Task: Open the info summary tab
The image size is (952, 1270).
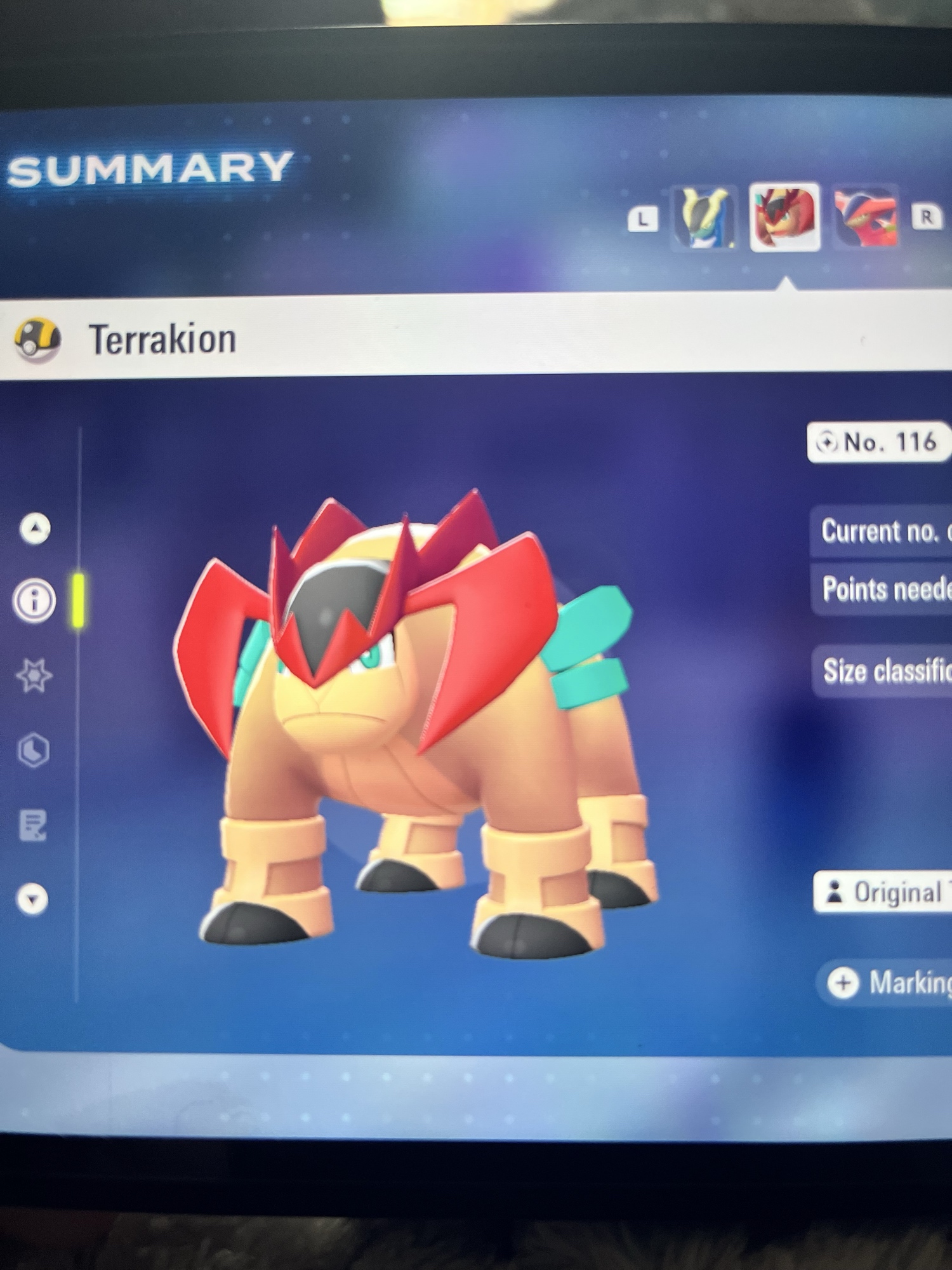Action: (34, 600)
